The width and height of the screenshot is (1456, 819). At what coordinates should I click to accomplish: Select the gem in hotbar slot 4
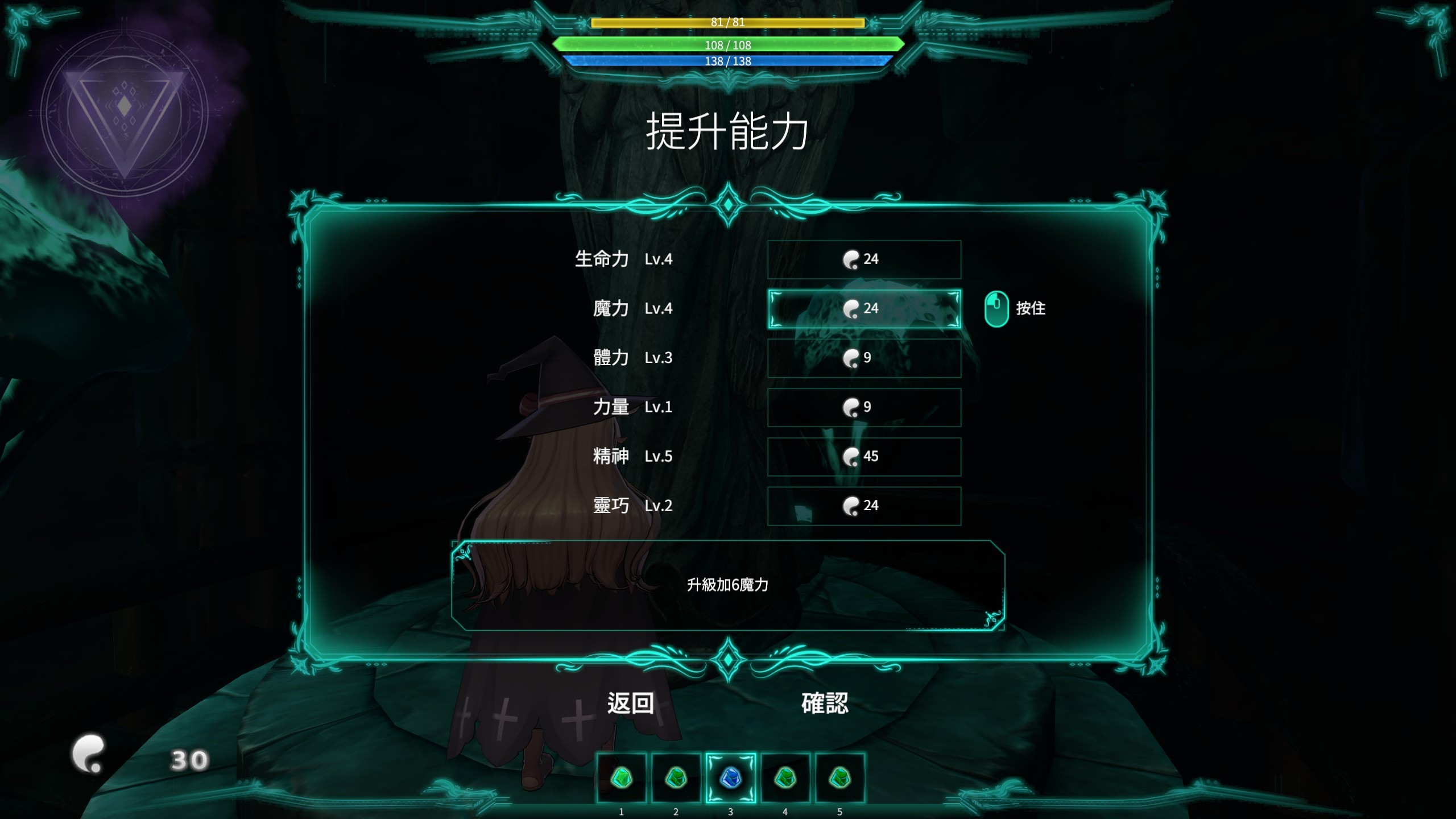(x=784, y=777)
